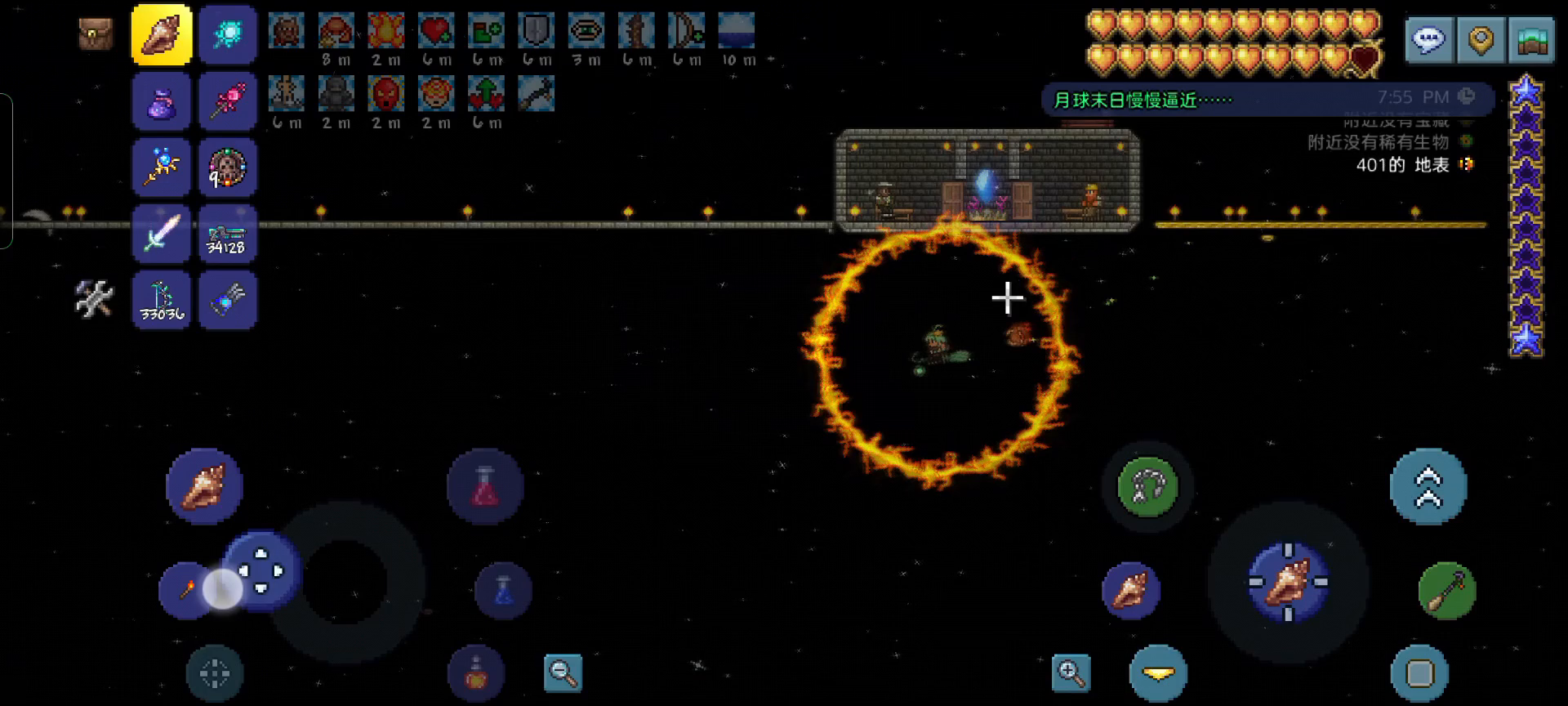This screenshot has height=706, width=1568.
Task: Tap the double-arrow jump button
Action: pos(1428,487)
